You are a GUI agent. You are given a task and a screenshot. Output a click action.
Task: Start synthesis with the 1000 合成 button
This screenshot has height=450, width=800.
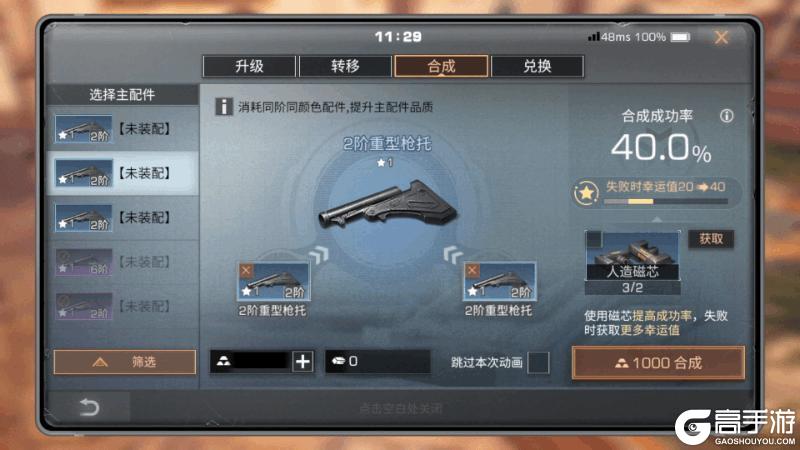(x=658, y=362)
